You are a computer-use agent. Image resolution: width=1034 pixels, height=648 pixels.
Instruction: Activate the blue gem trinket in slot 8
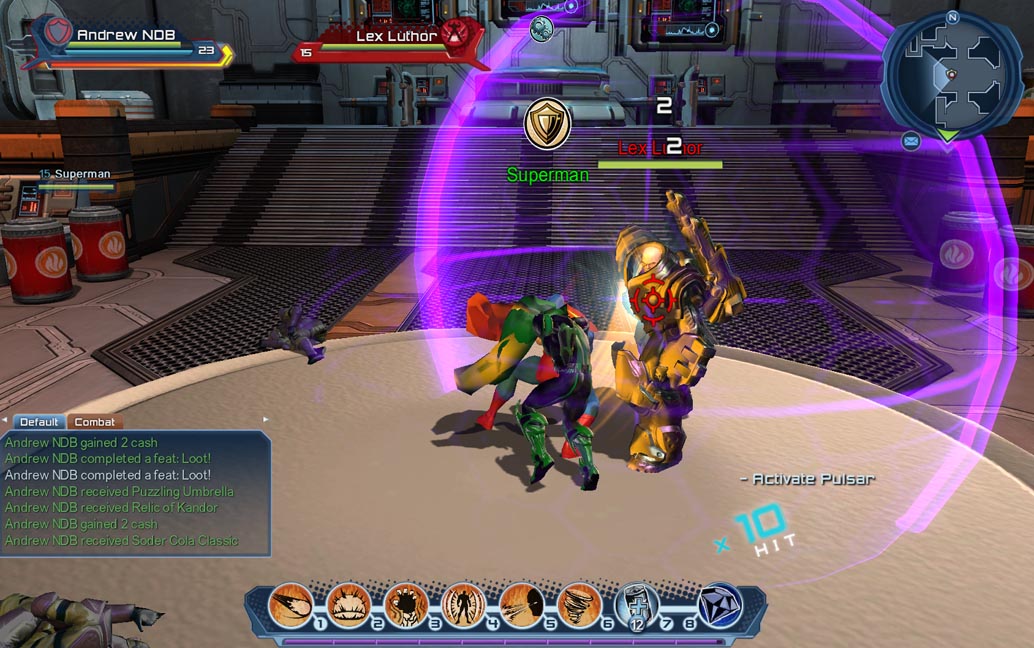(718, 606)
